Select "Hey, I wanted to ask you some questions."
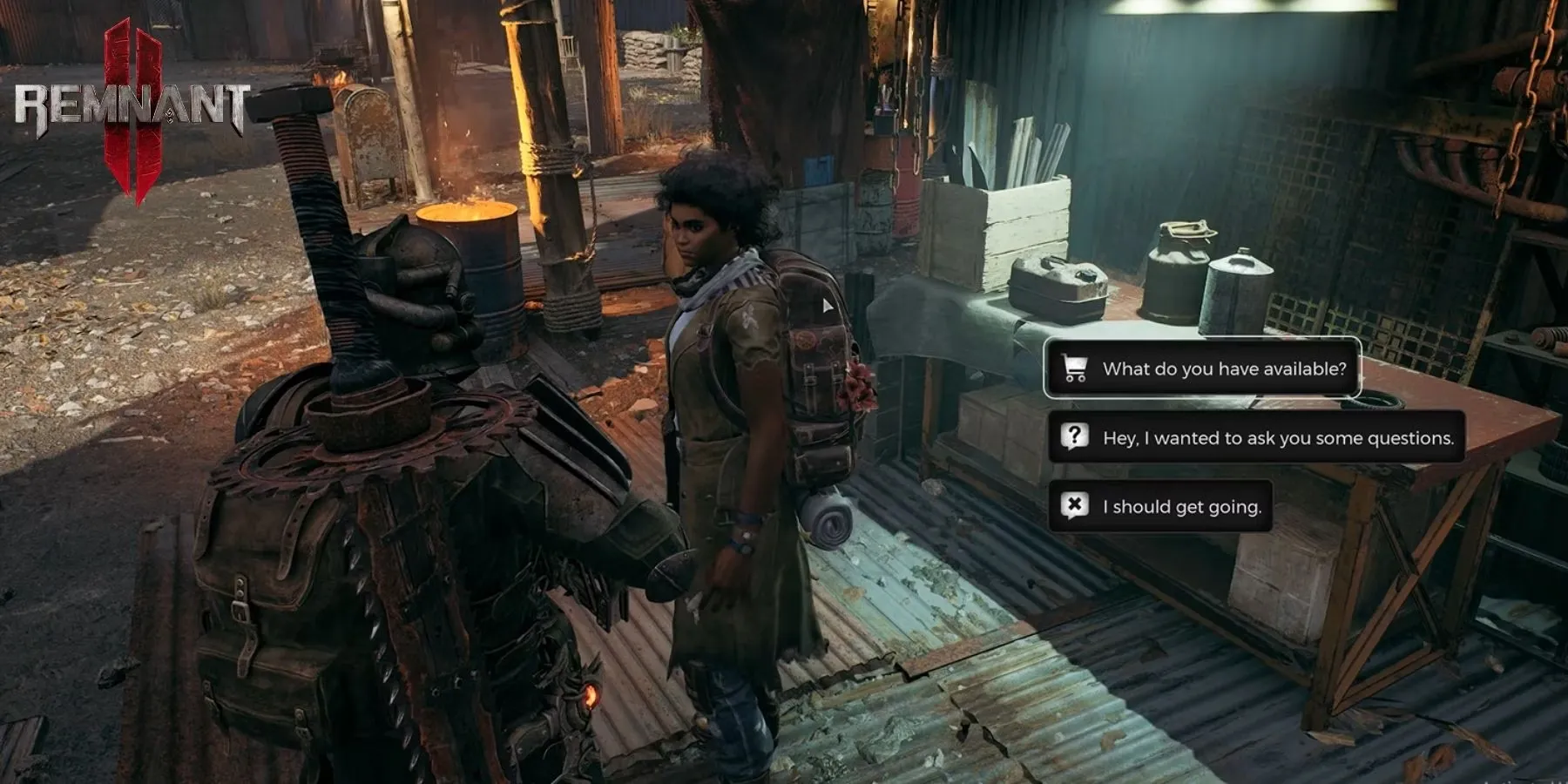 click(x=1256, y=437)
